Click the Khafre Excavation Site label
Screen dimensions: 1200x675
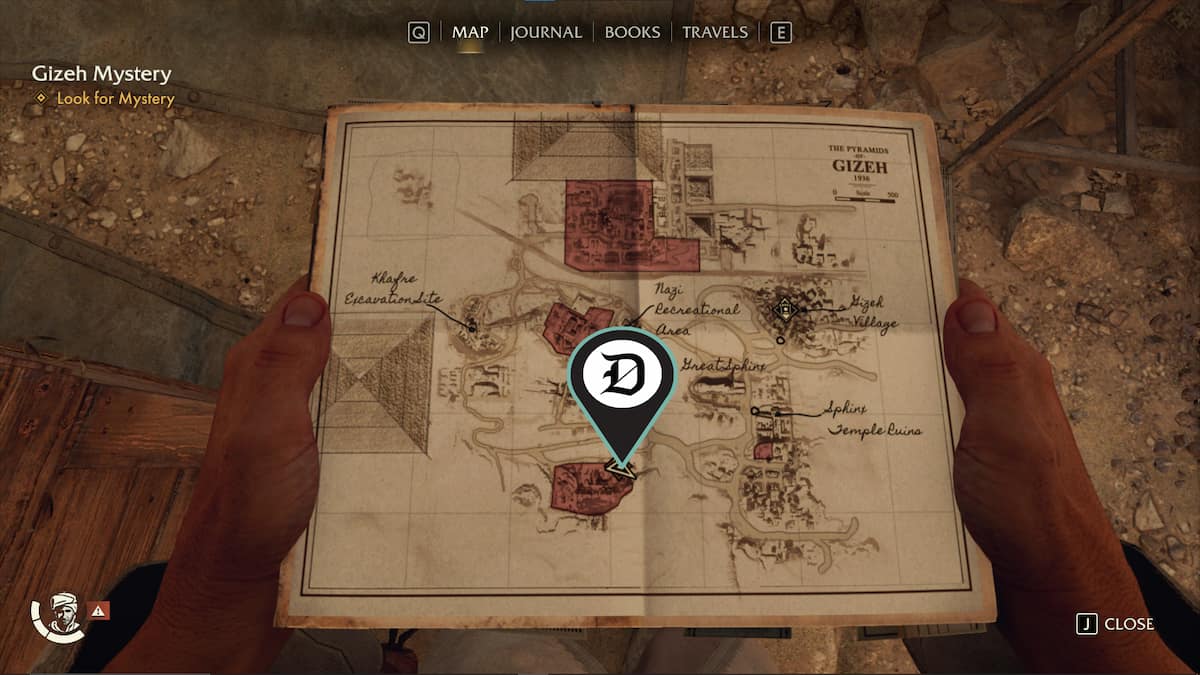click(393, 290)
